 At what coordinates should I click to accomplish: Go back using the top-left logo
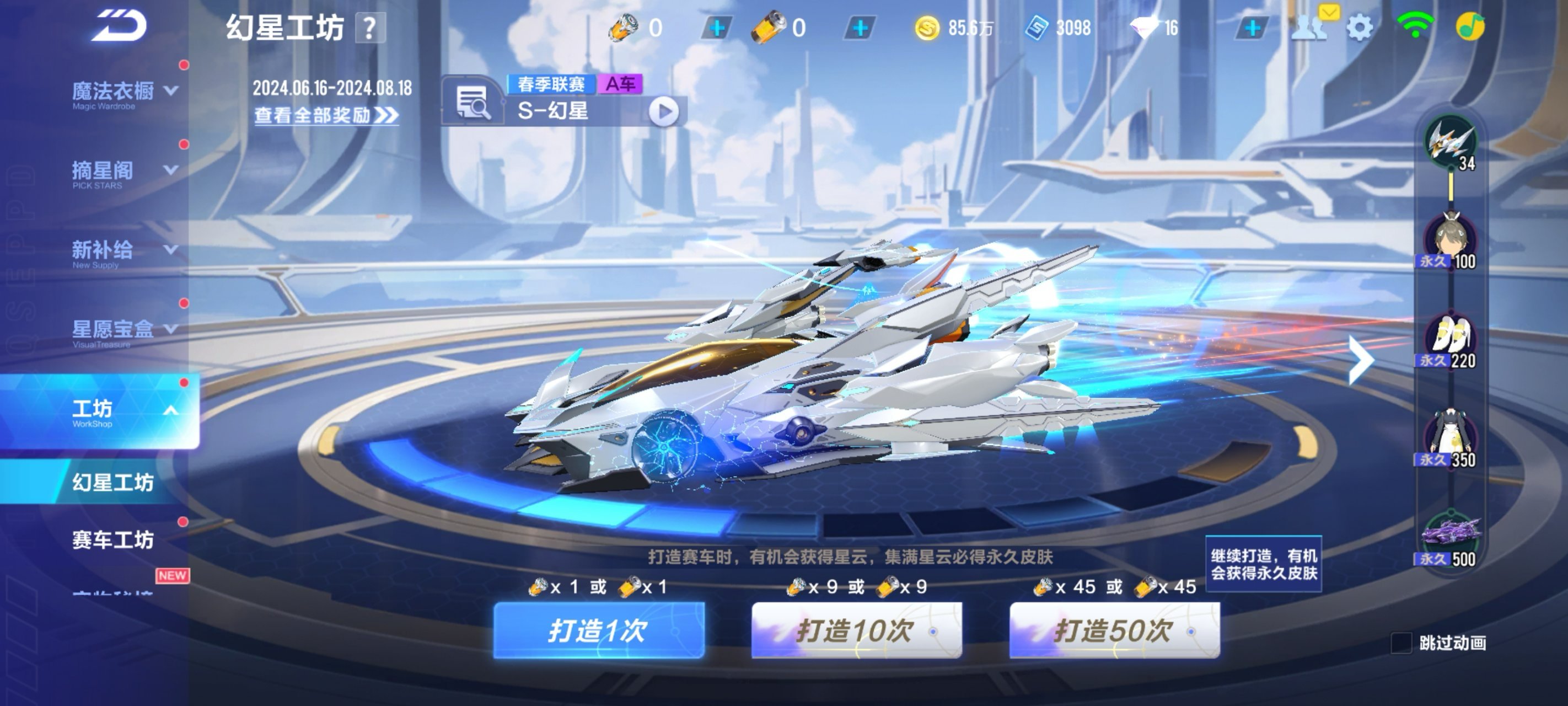pyautogui.click(x=121, y=26)
